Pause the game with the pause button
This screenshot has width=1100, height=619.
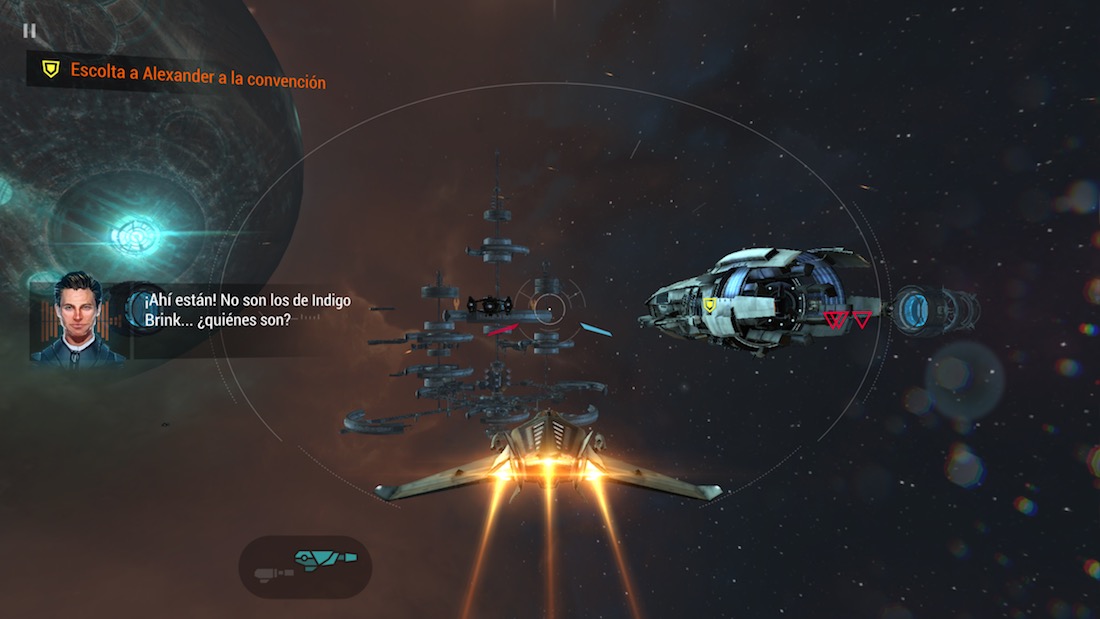[x=29, y=31]
